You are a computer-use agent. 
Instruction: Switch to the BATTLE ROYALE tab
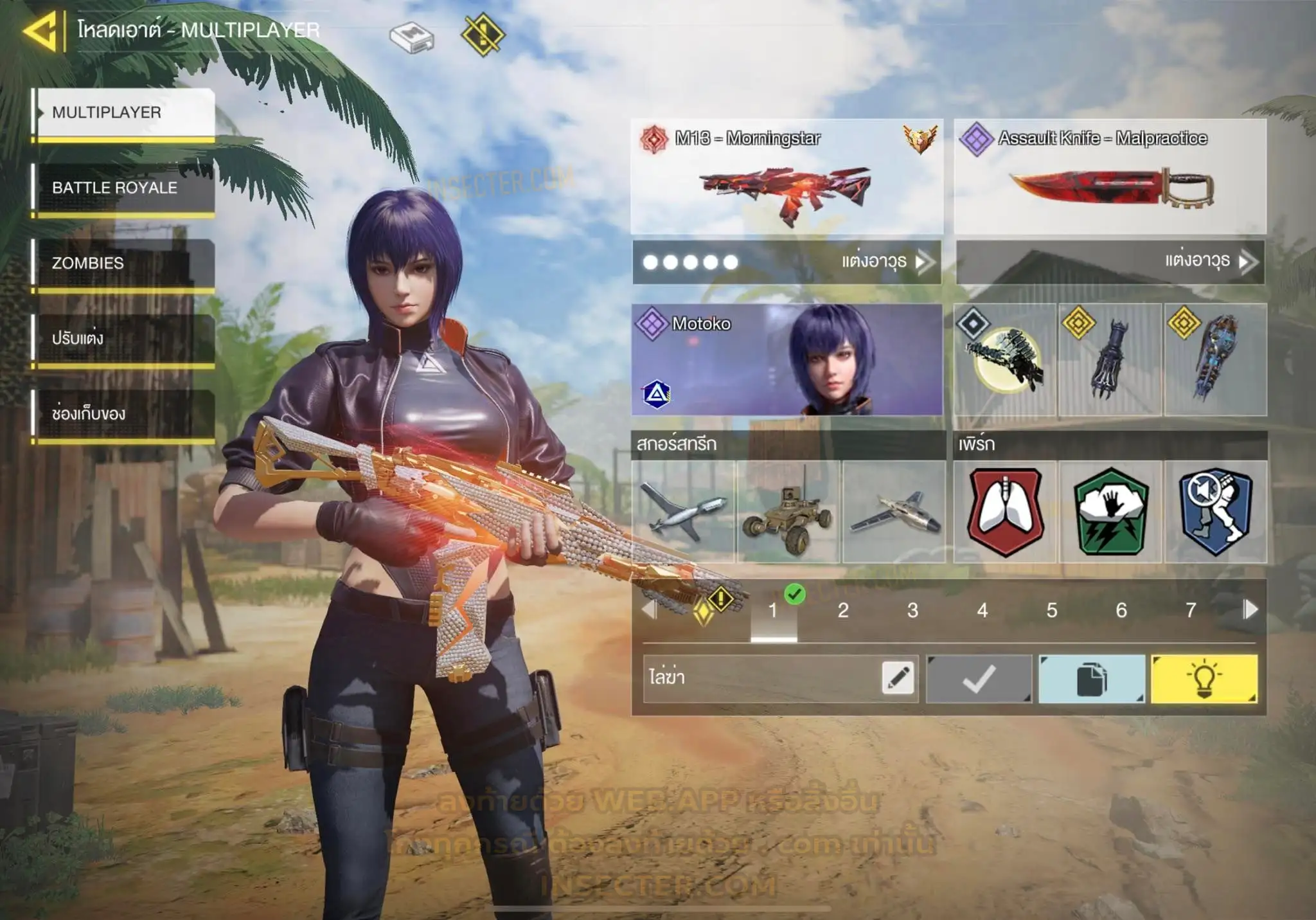click(x=125, y=188)
